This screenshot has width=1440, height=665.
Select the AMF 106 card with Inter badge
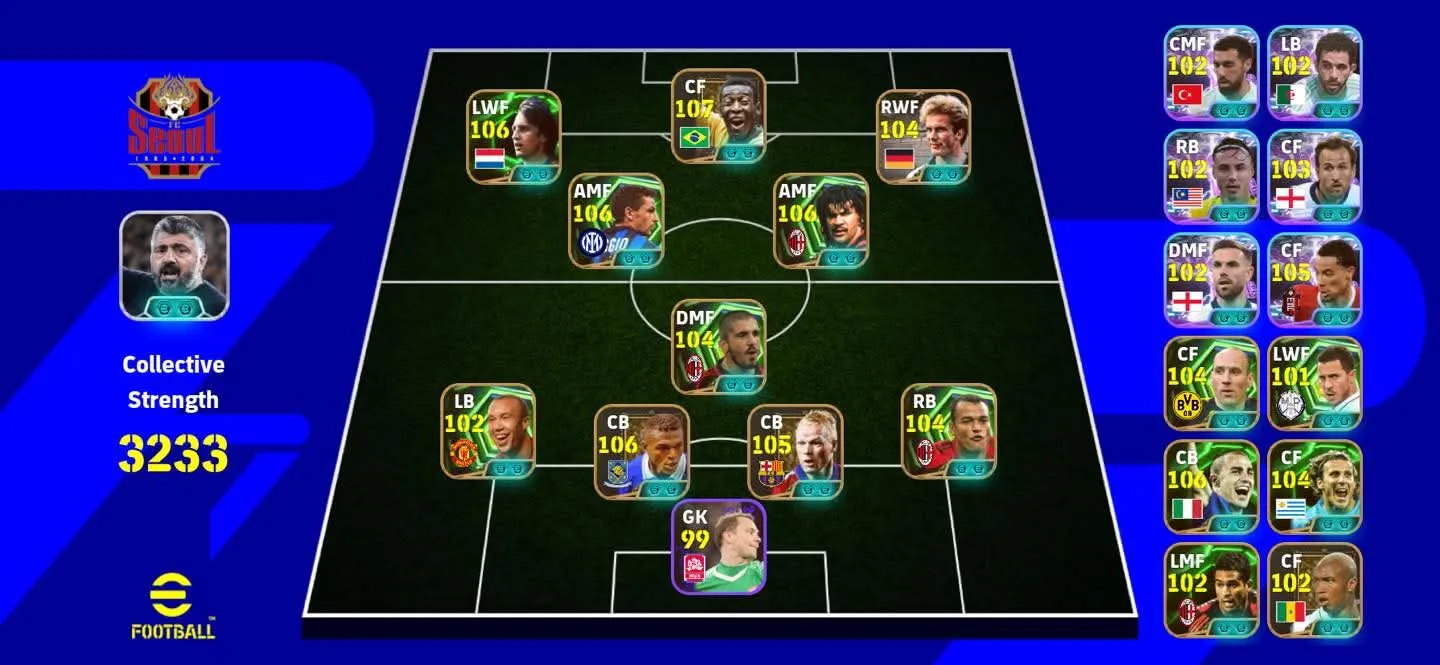617,220
